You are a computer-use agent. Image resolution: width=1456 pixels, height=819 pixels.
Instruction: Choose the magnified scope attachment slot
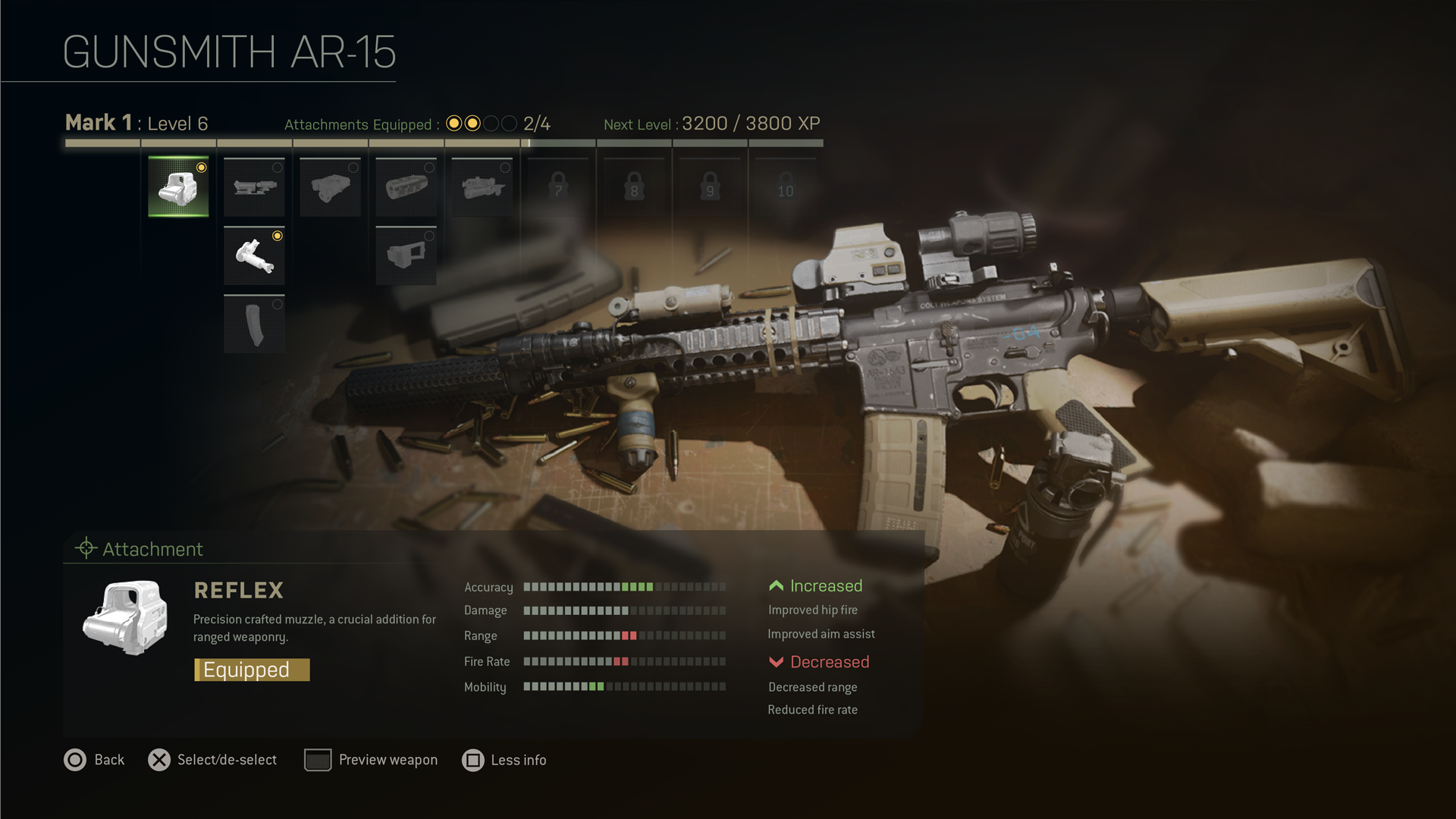pos(254,187)
